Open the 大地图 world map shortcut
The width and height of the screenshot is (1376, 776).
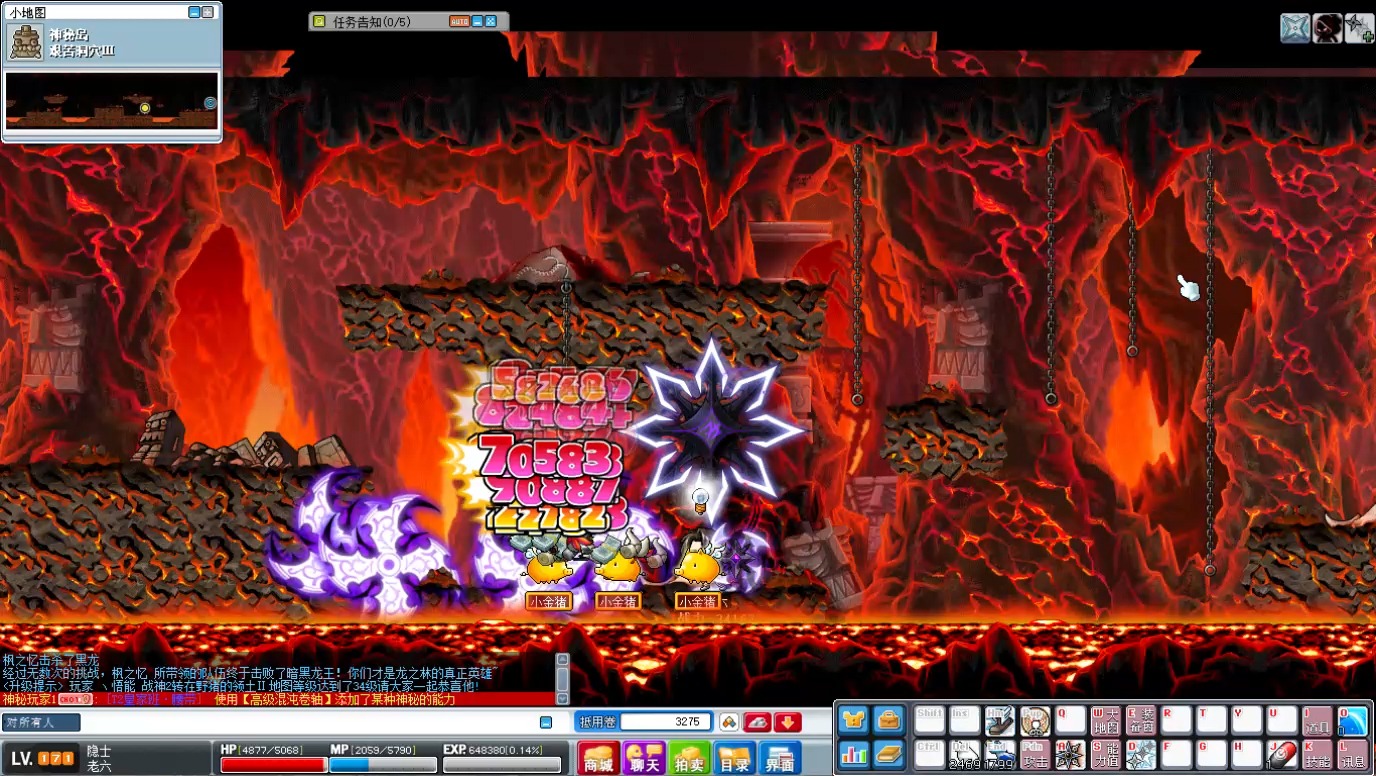click(x=1105, y=721)
